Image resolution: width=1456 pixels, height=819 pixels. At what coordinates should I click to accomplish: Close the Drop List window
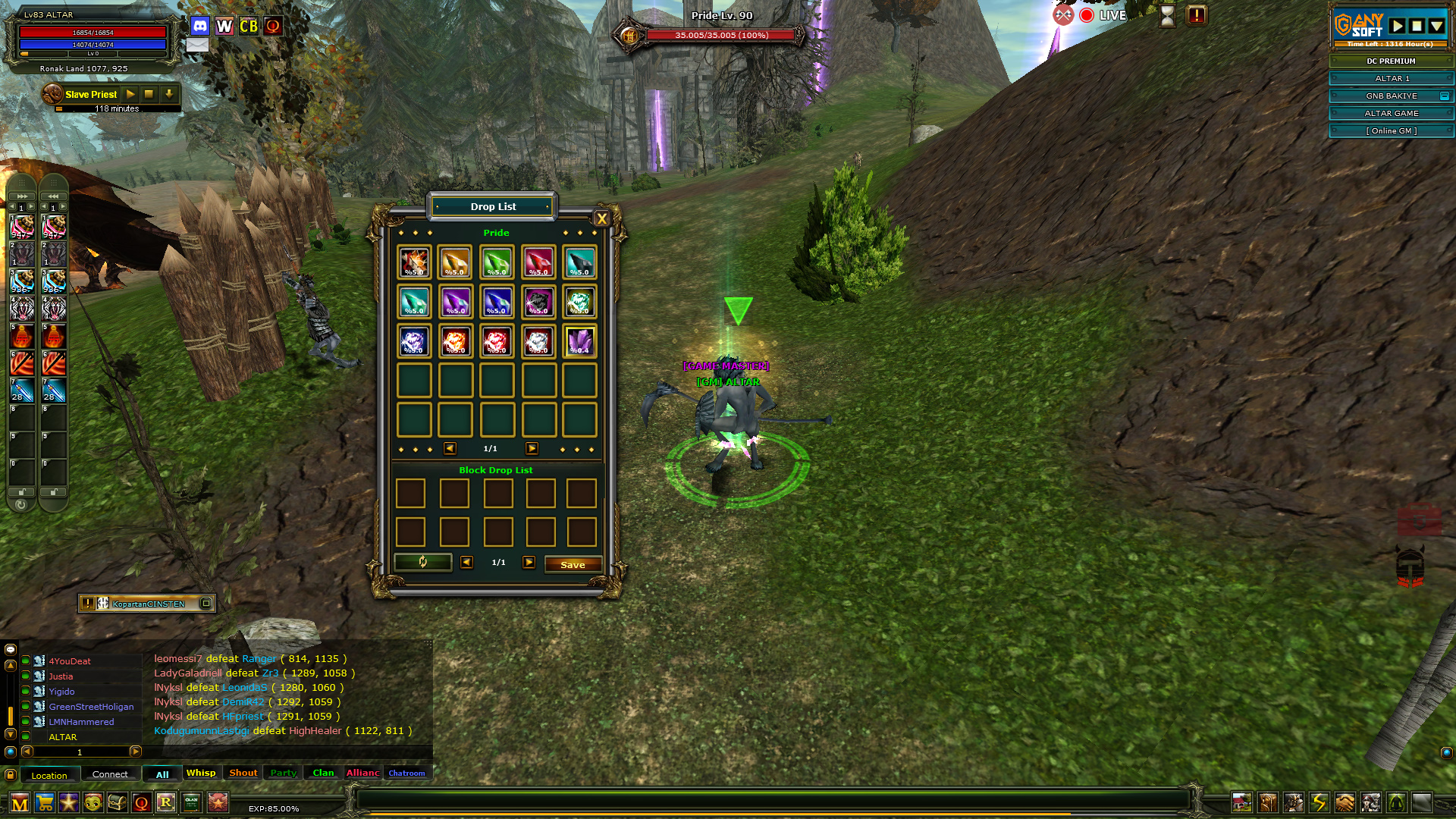pyautogui.click(x=602, y=219)
